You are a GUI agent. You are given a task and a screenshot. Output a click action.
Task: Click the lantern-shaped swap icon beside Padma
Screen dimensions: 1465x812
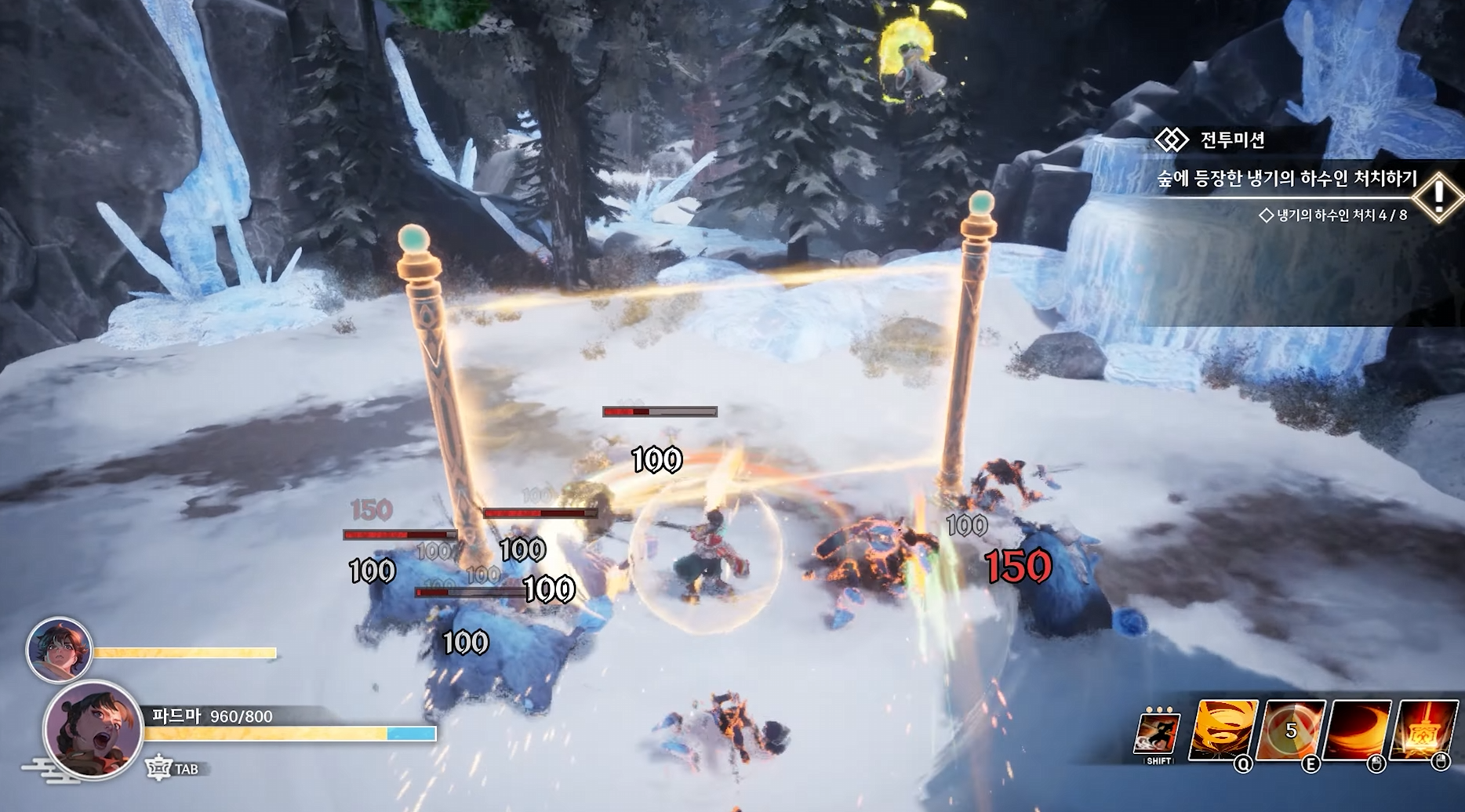tap(159, 769)
